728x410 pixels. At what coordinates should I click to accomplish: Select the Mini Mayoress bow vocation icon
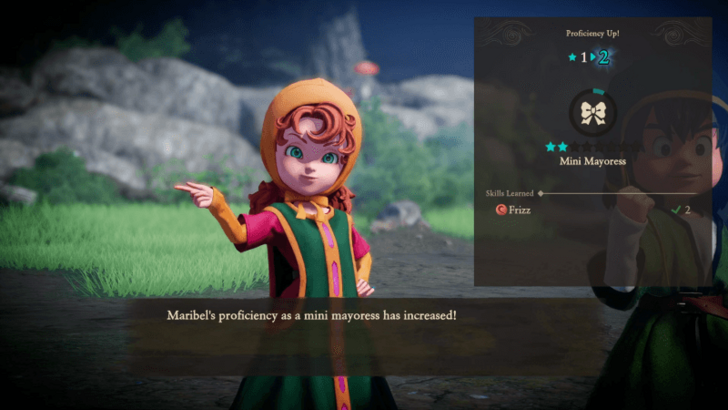click(593, 112)
